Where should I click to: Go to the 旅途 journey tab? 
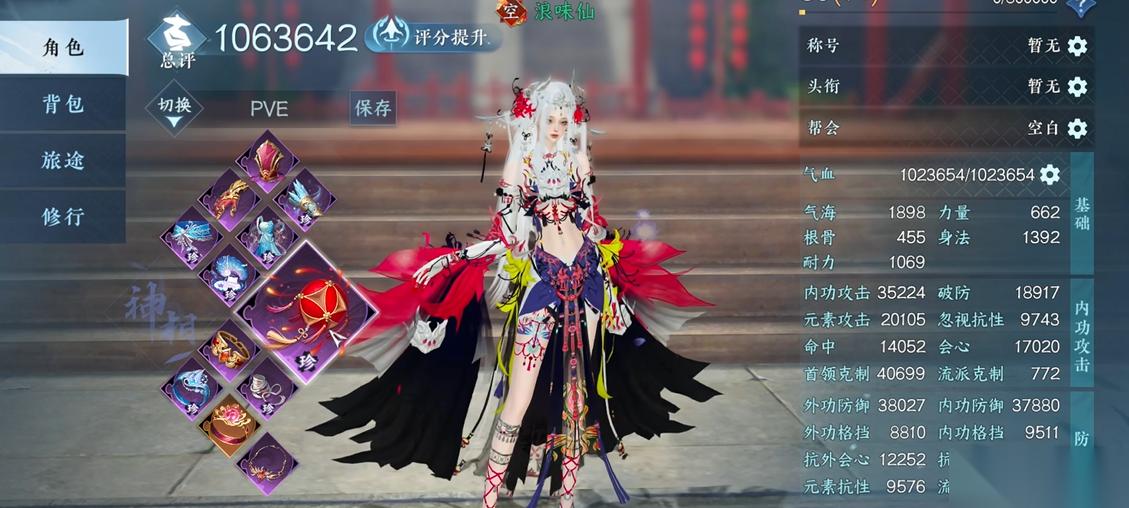(x=62, y=160)
